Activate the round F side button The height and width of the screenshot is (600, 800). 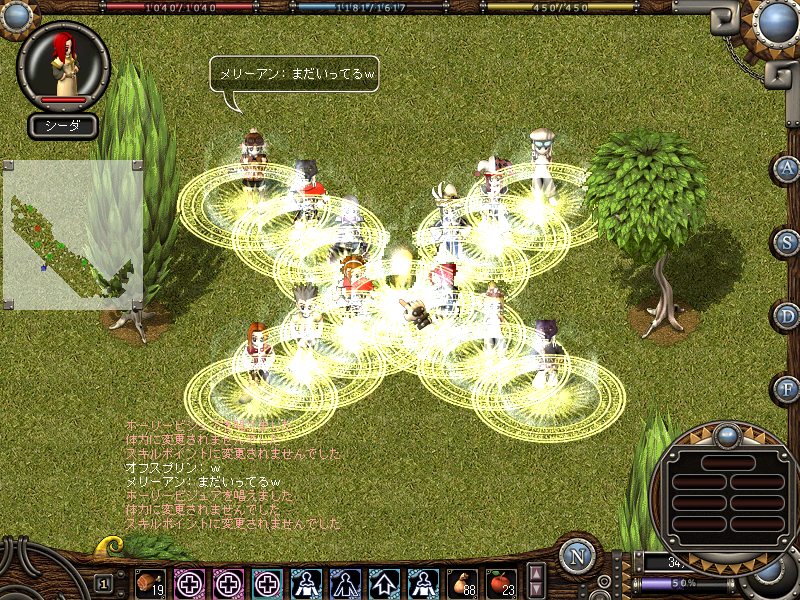pos(787,388)
